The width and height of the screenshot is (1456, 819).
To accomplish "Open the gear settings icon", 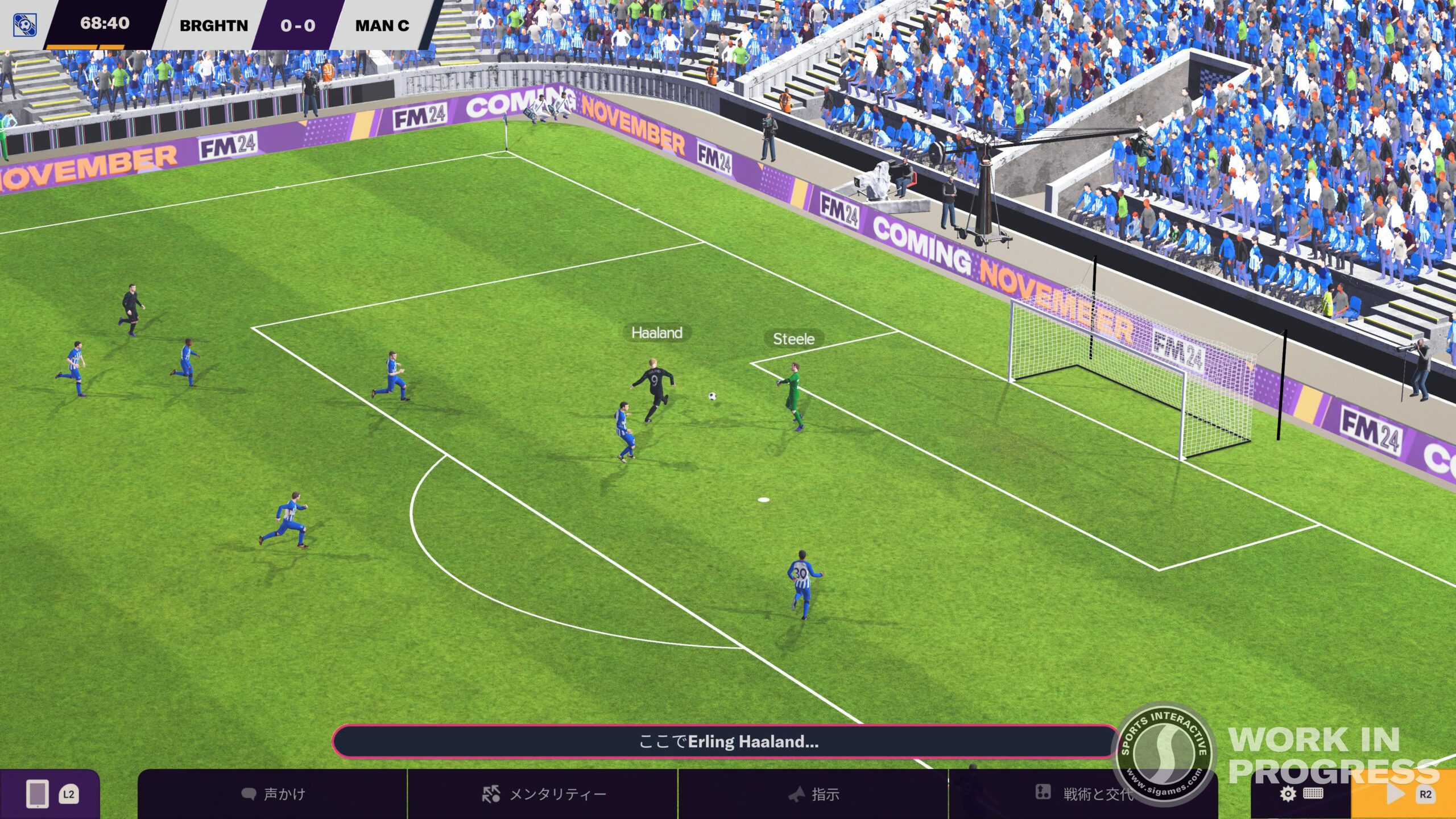I will point(1288,794).
